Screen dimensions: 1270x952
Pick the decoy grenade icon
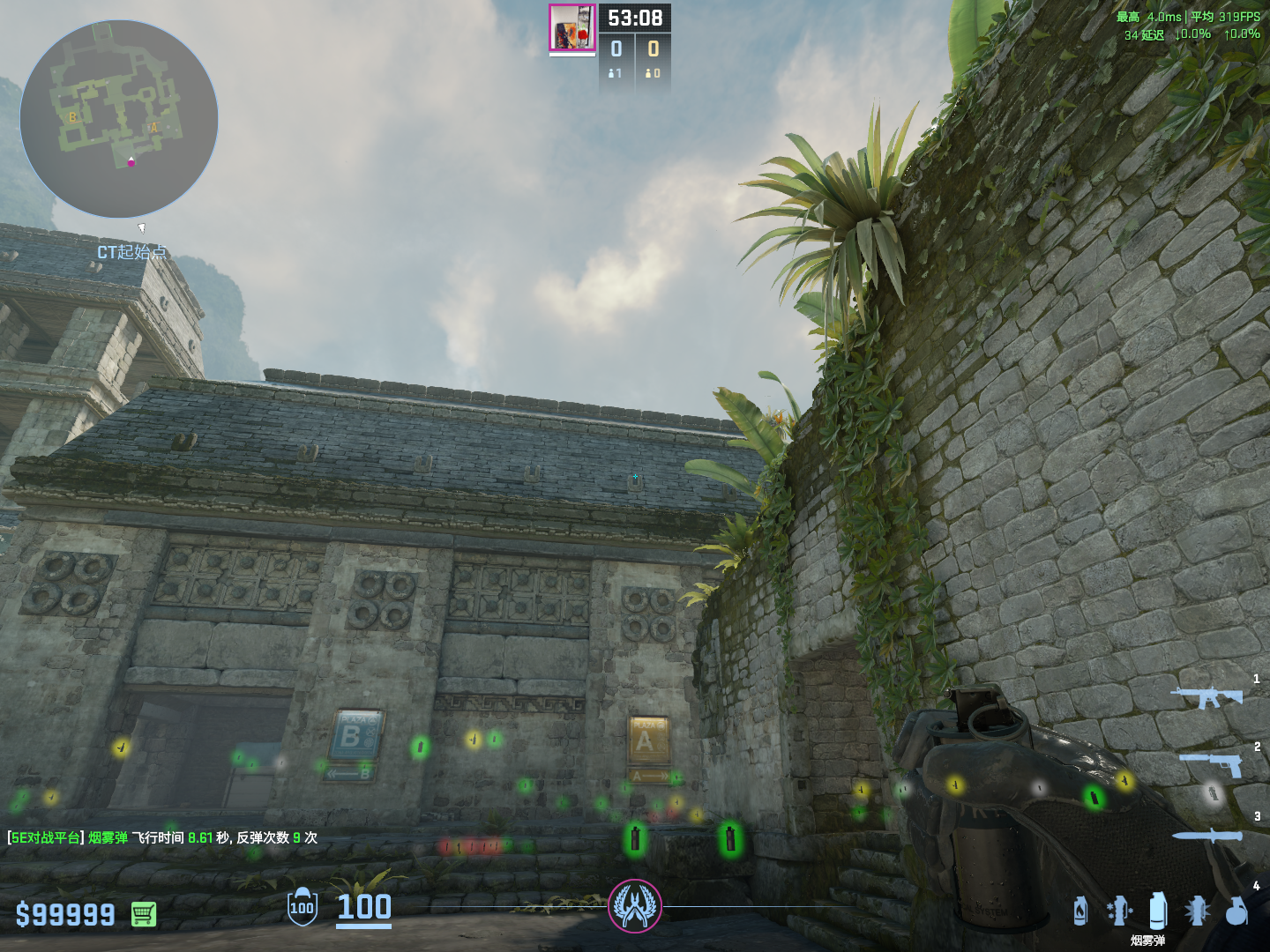(x=1118, y=911)
